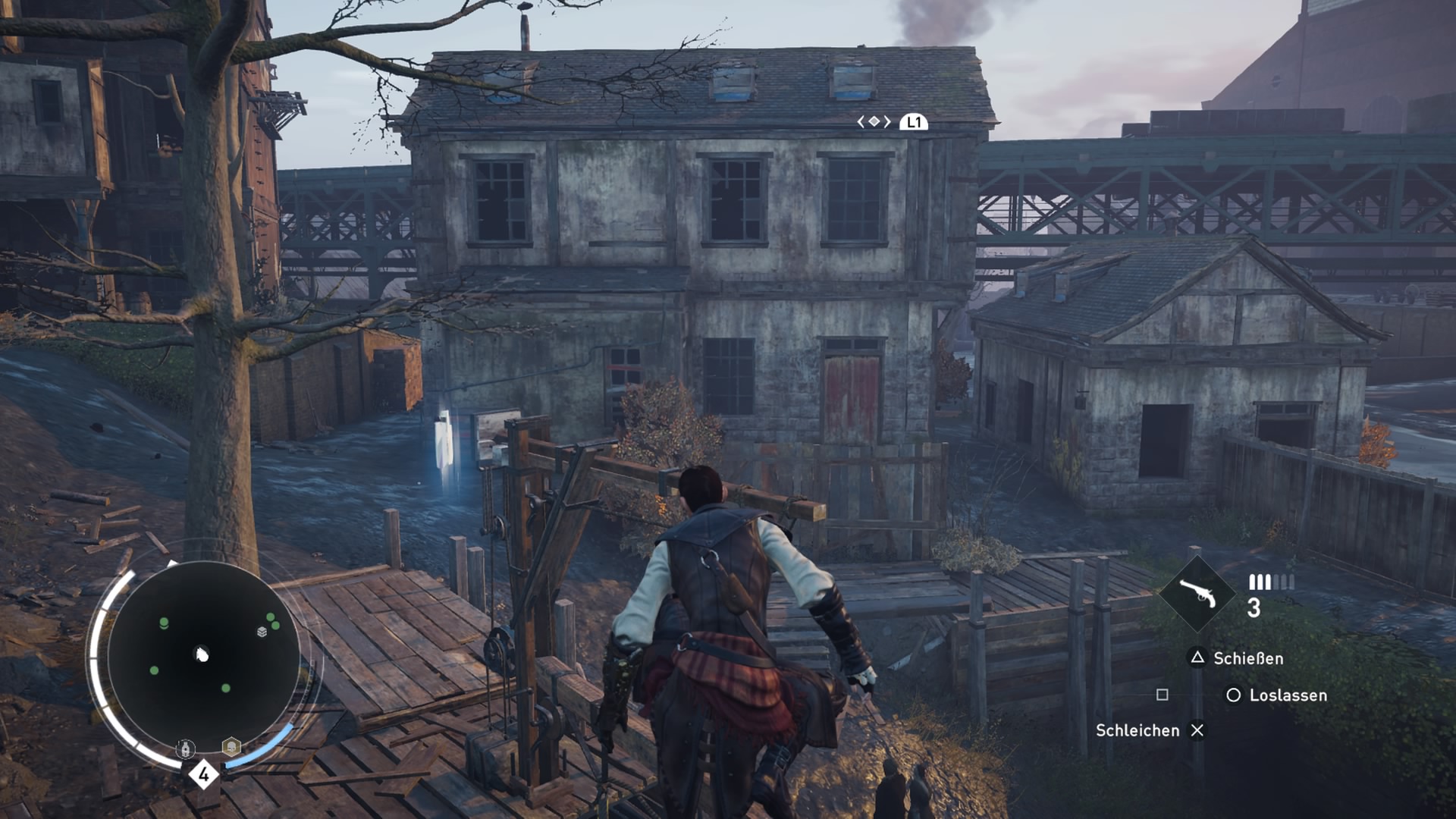The height and width of the screenshot is (819, 1456).
Task: Click the level 4 diamond badge
Action: 203,774
